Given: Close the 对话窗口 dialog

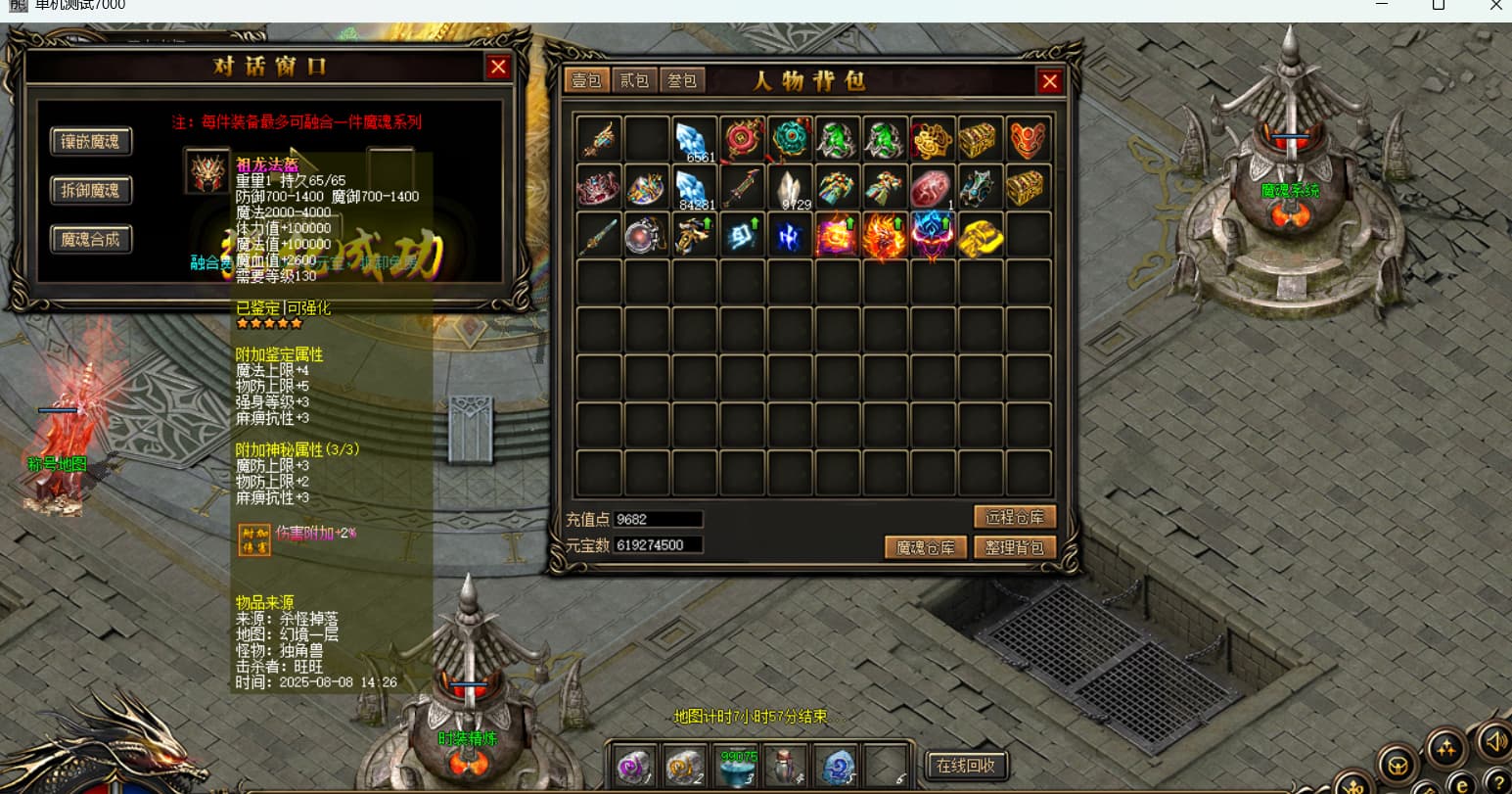Looking at the screenshot, I should [498, 67].
